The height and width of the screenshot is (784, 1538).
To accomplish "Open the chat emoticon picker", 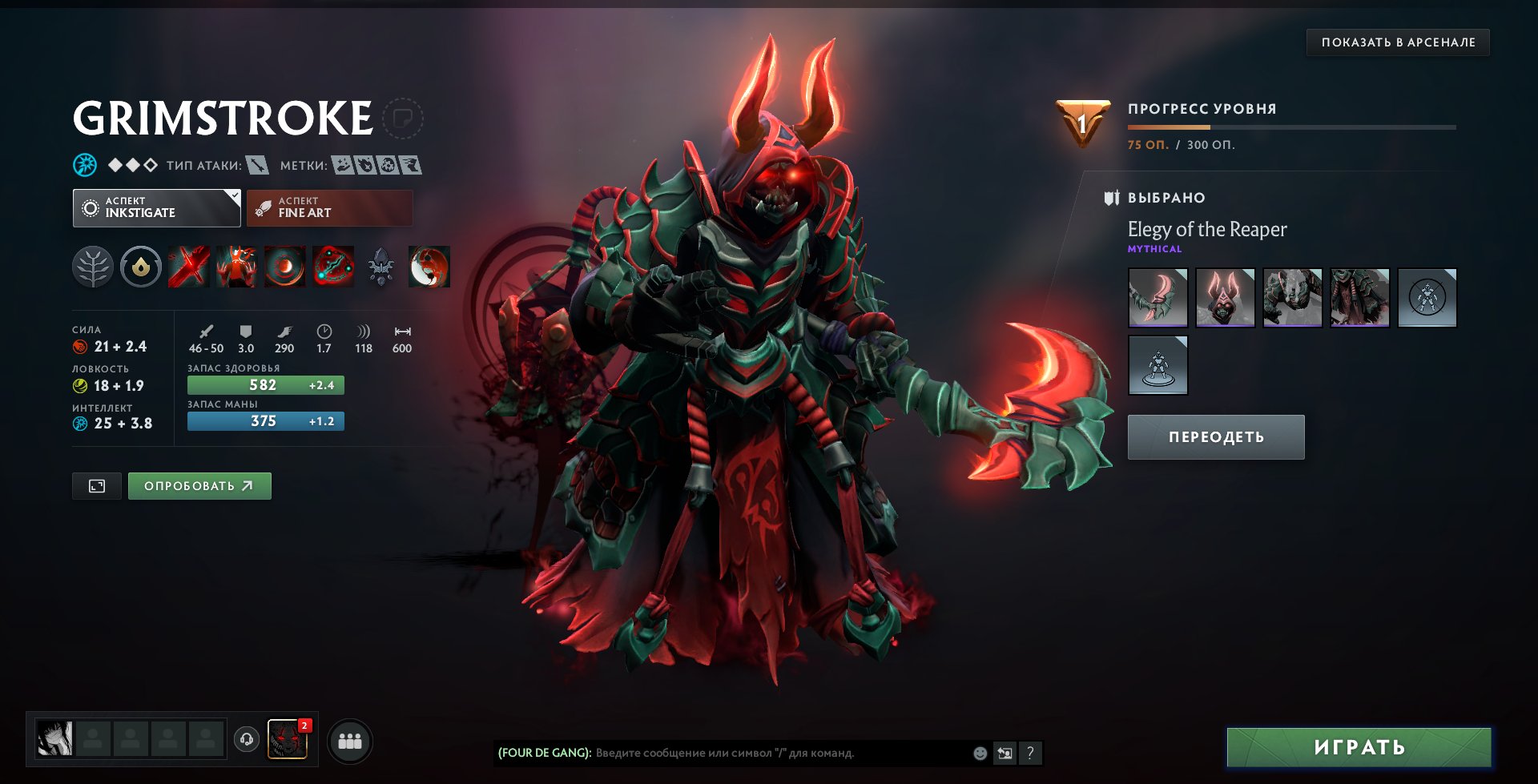I will pyautogui.click(x=980, y=753).
